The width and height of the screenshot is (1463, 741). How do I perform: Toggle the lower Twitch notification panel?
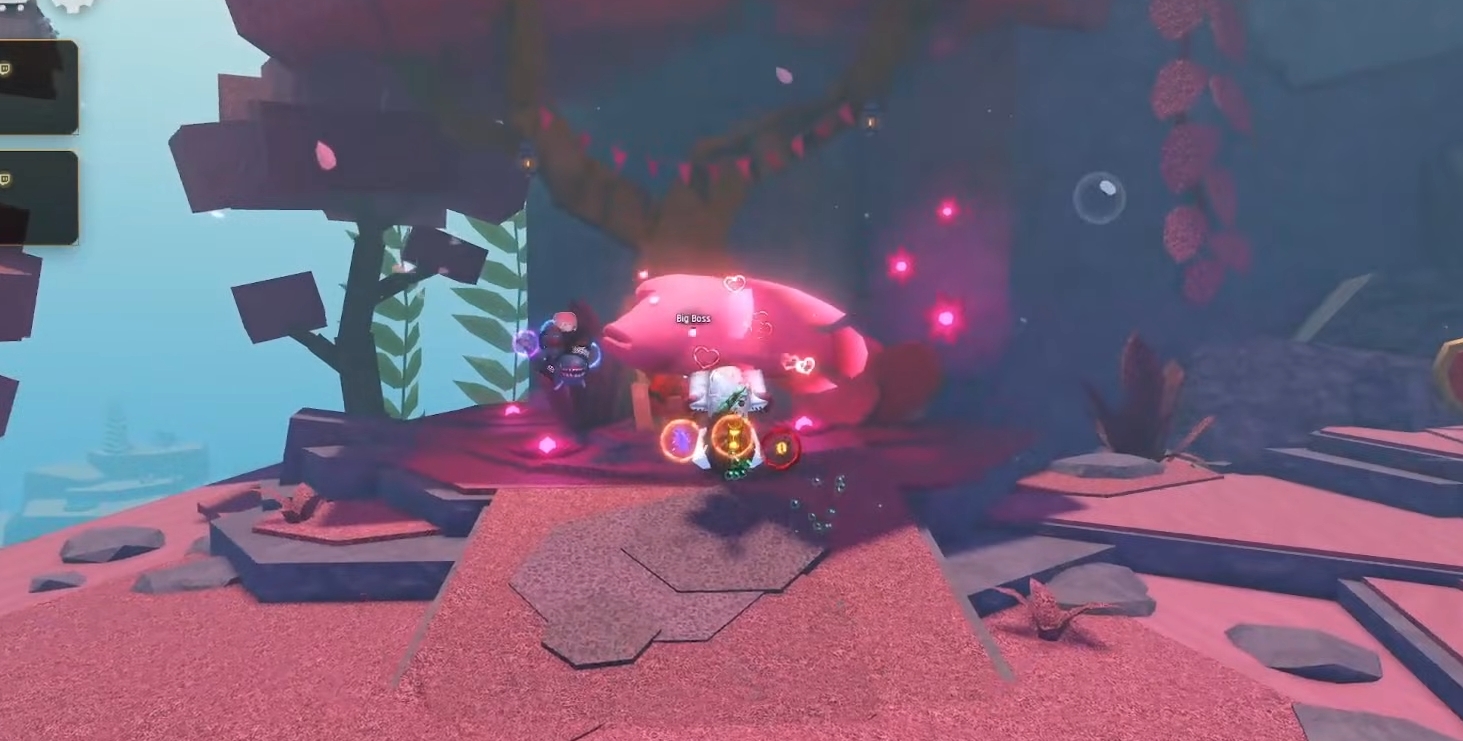[40, 197]
